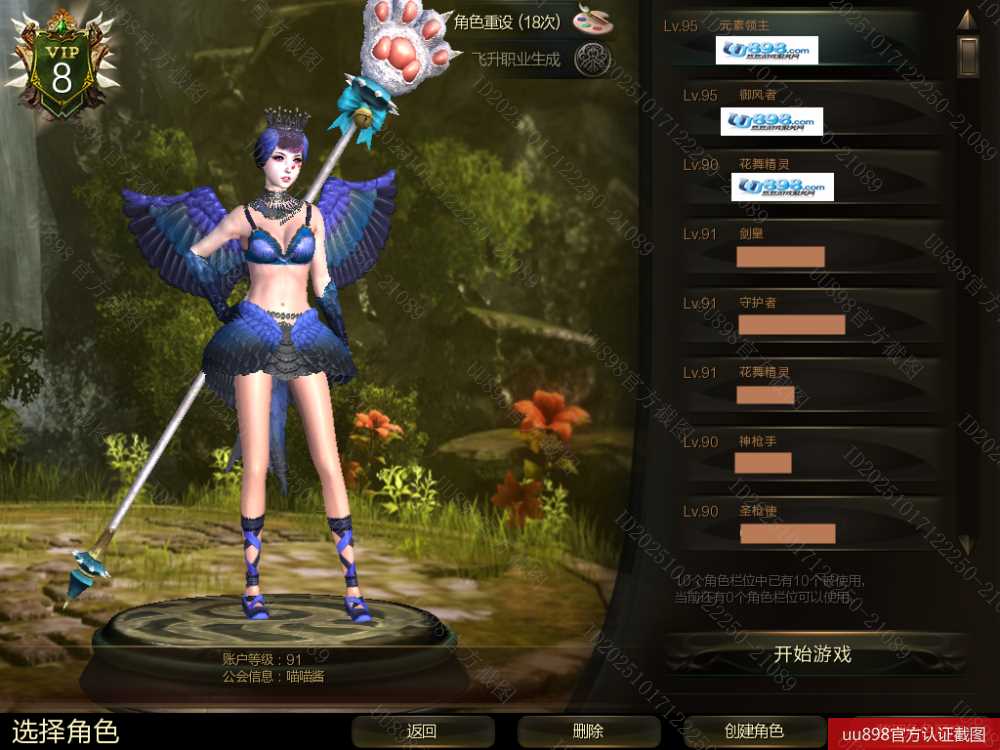Pick the Lv.91 花舞精灵 character

[800, 384]
